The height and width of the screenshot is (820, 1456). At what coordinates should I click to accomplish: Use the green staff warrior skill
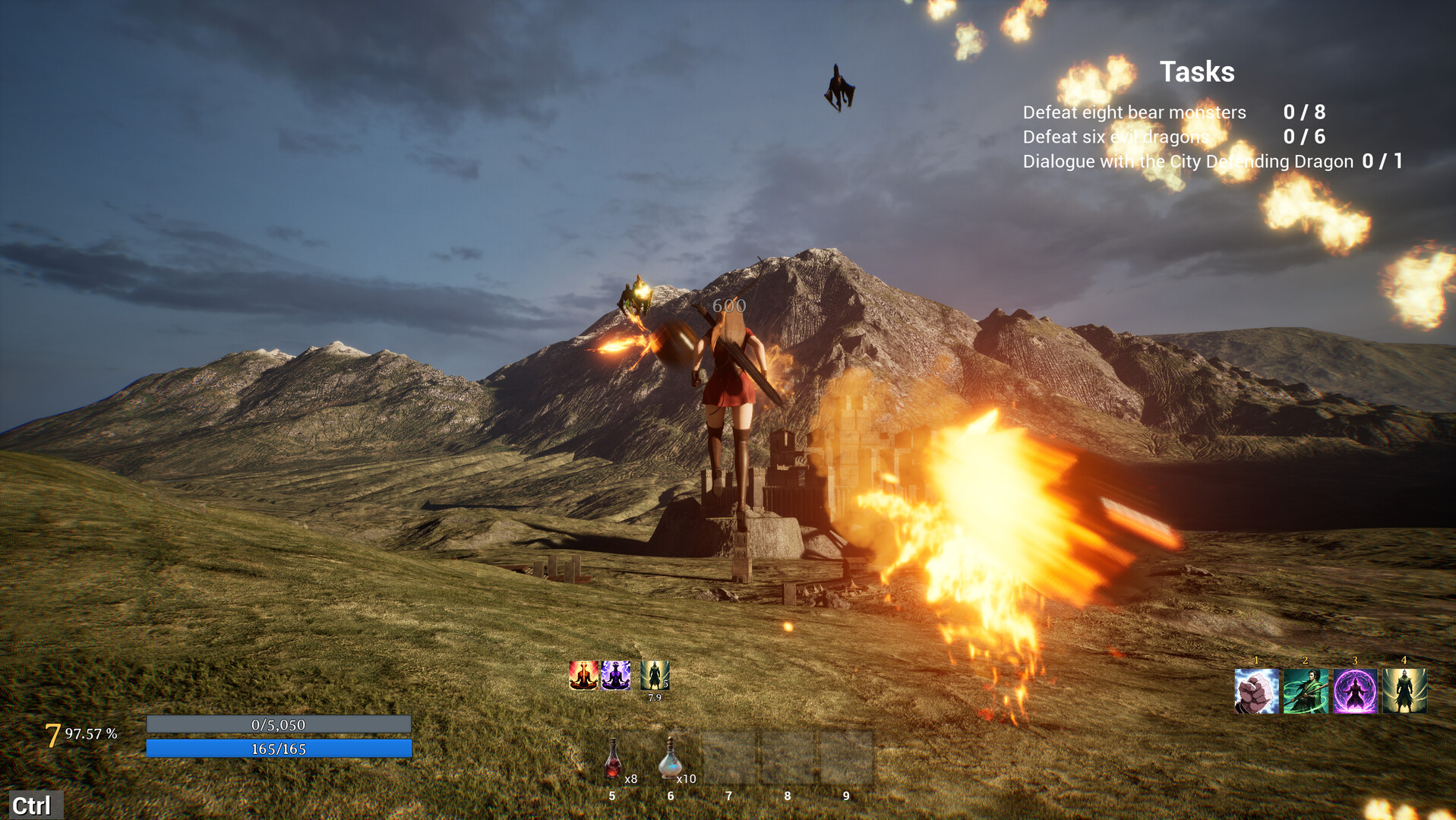click(1306, 691)
